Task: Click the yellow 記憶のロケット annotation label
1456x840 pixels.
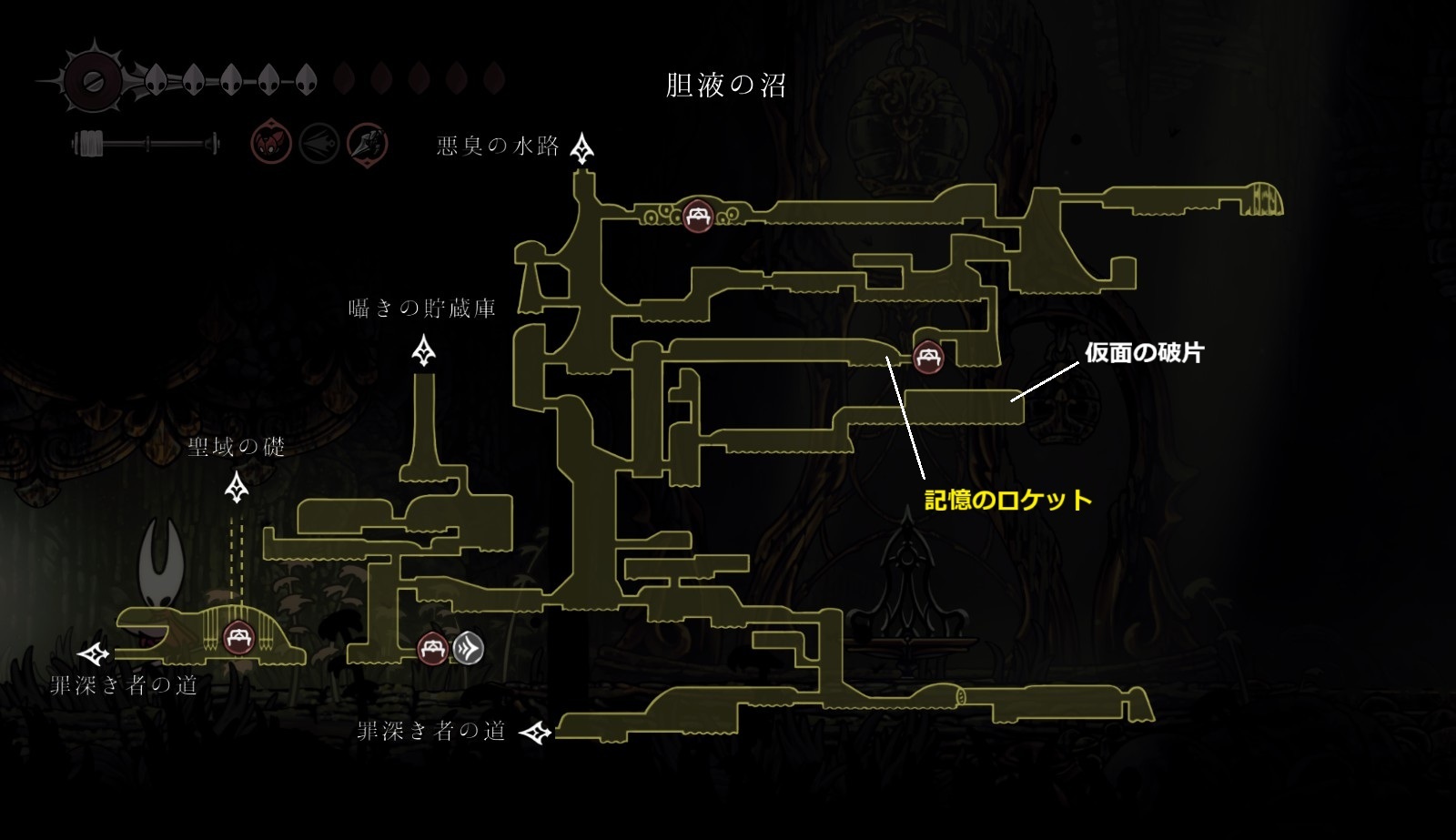Action: pyautogui.click(x=1008, y=500)
